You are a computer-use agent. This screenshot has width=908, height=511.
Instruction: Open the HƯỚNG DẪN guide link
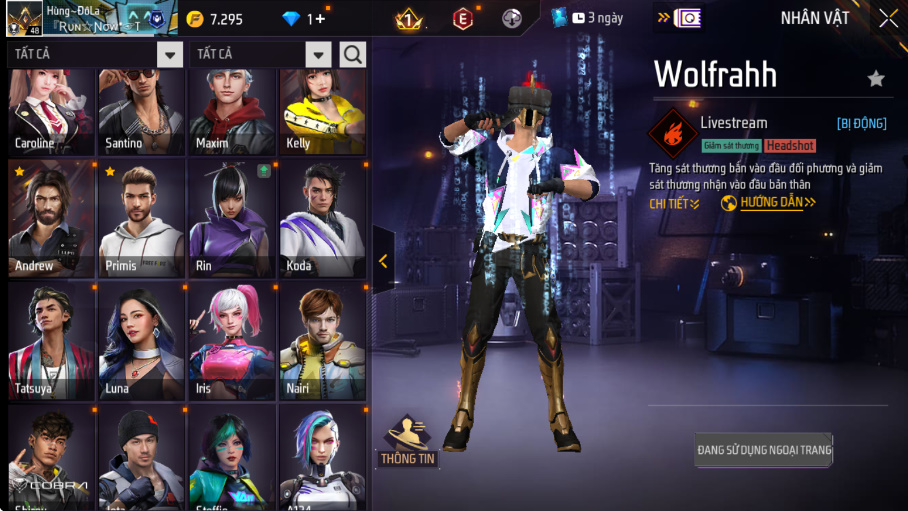pos(769,203)
